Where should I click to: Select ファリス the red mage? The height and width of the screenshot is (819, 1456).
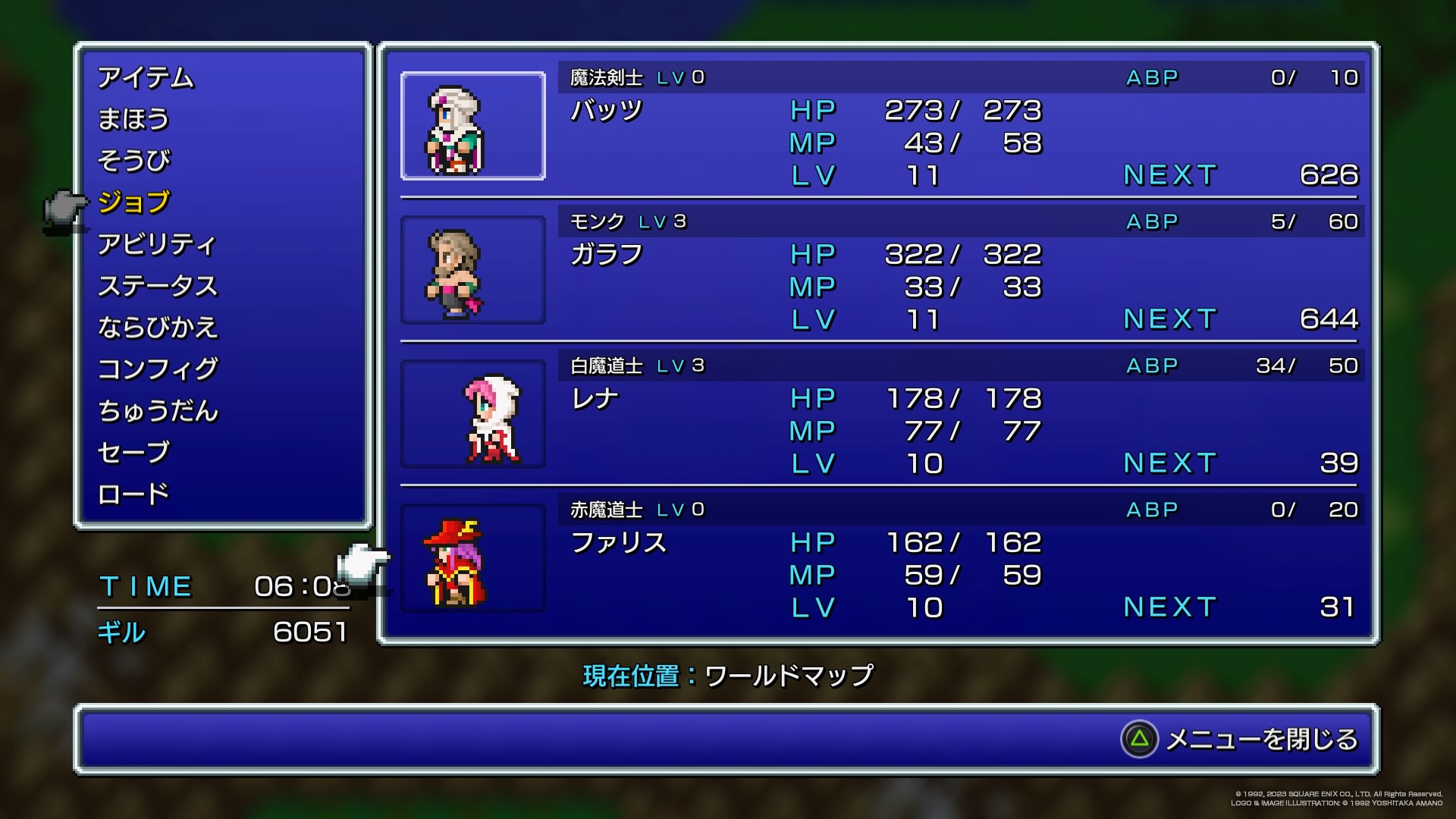click(618, 543)
